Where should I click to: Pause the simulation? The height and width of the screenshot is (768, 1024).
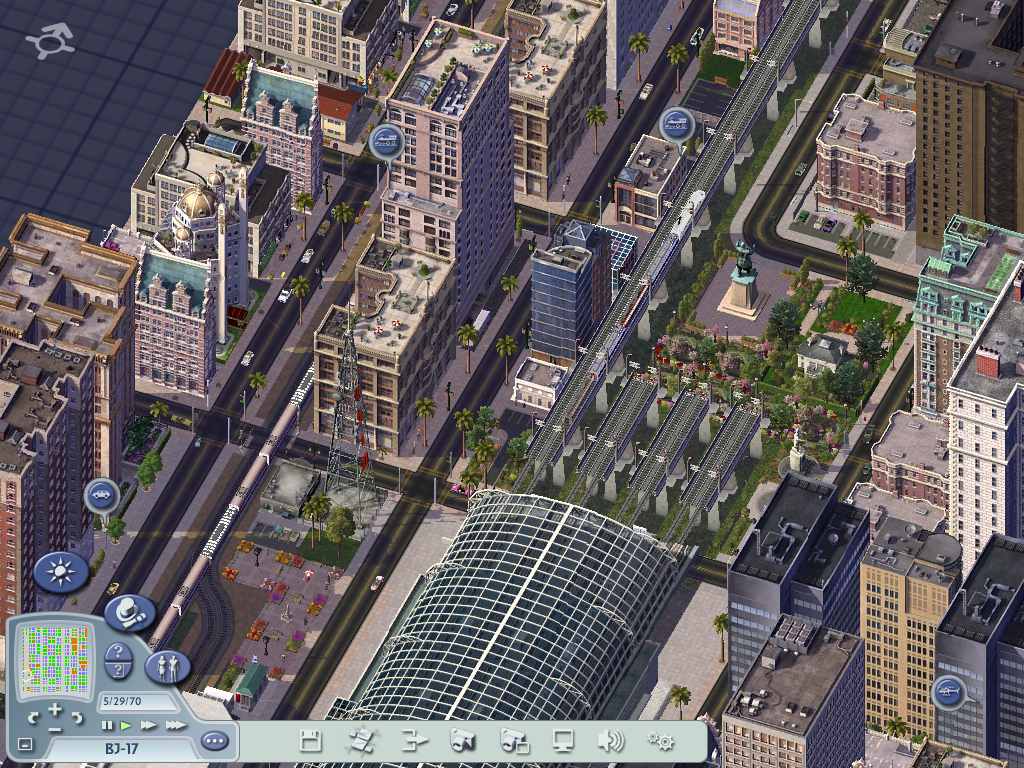tap(107, 724)
